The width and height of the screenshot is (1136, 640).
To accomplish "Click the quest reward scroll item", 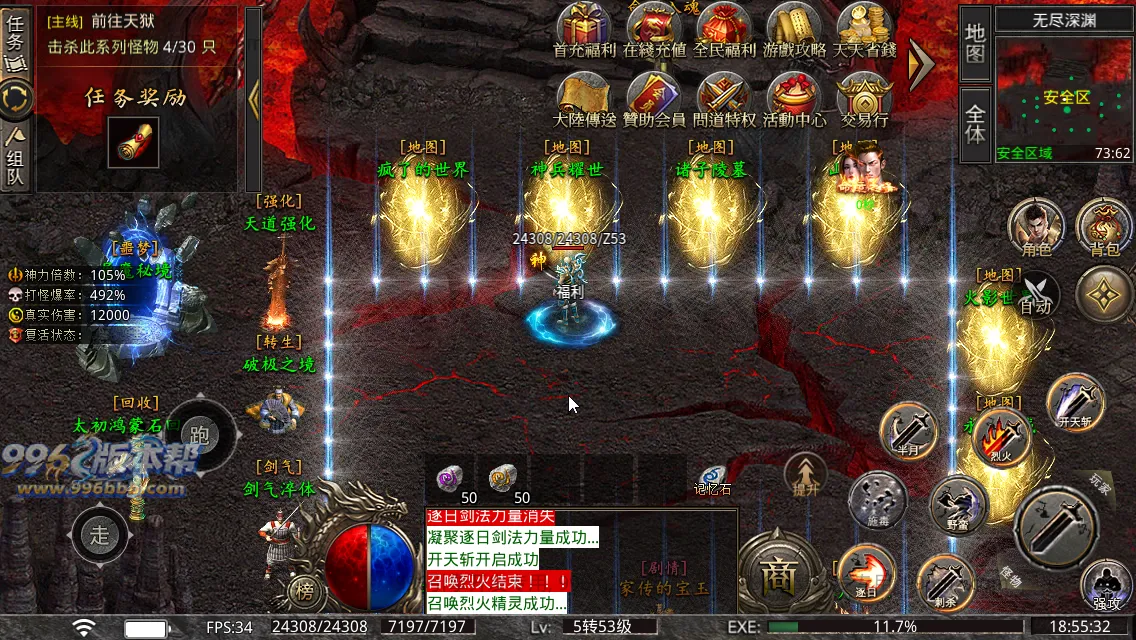I will [133, 143].
